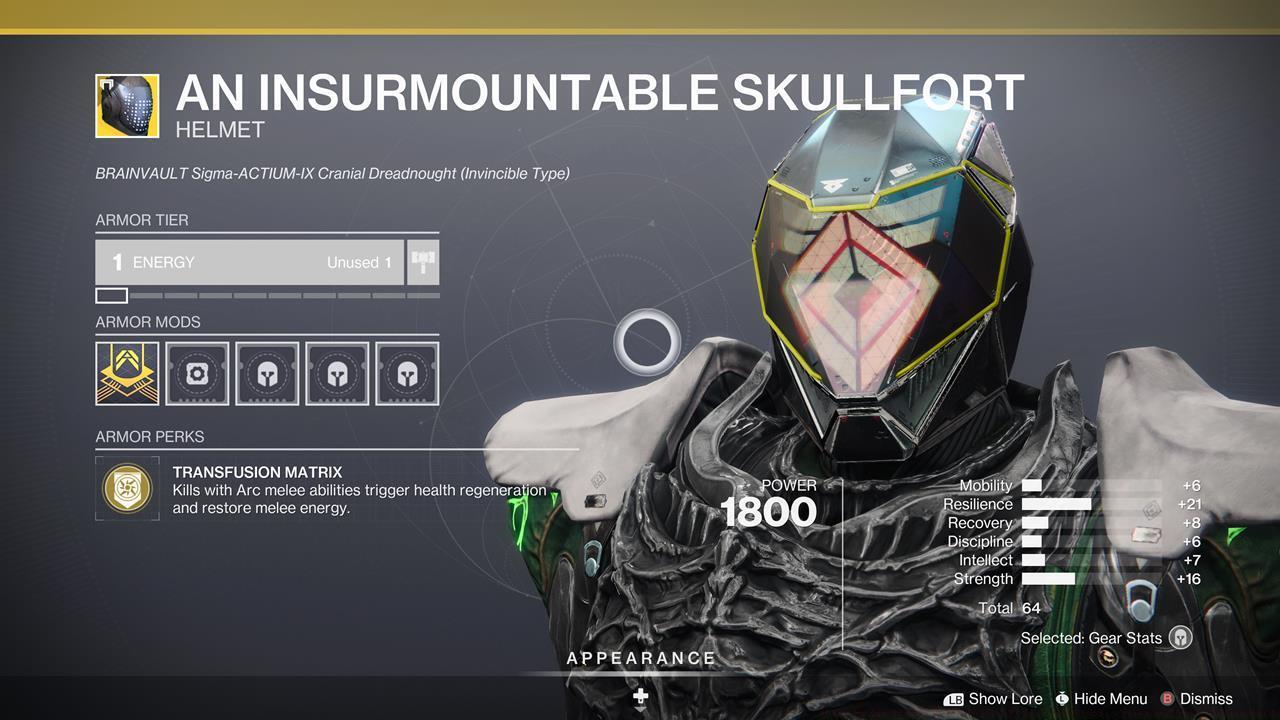The height and width of the screenshot is (720, 1280).
Task: Click the Skullfort helmet thumbnail icon
Action: click(x=126, y=105)
